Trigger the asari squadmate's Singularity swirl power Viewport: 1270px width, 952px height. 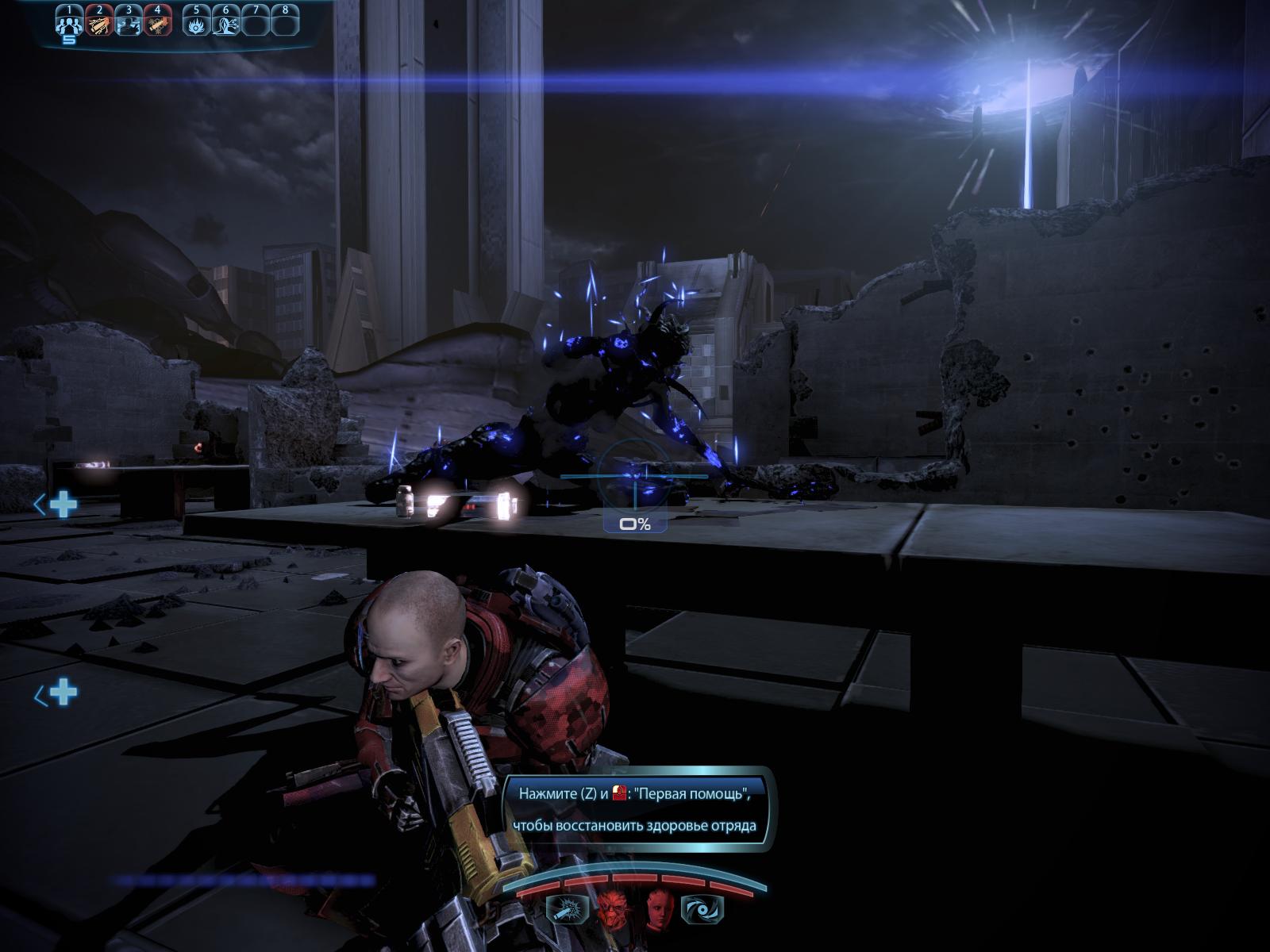[703, 910]
